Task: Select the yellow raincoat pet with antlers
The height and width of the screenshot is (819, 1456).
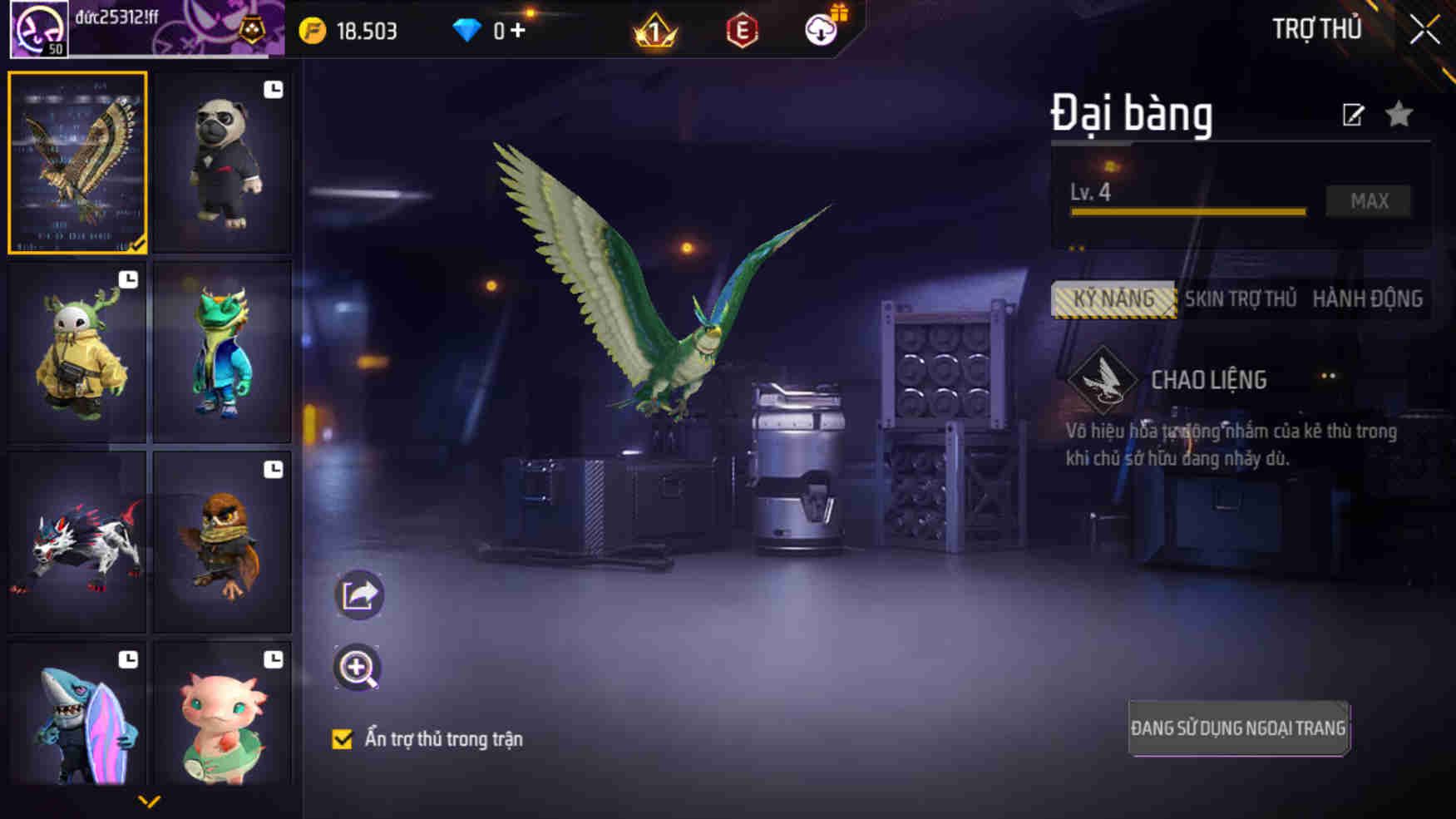Action: 77,353
